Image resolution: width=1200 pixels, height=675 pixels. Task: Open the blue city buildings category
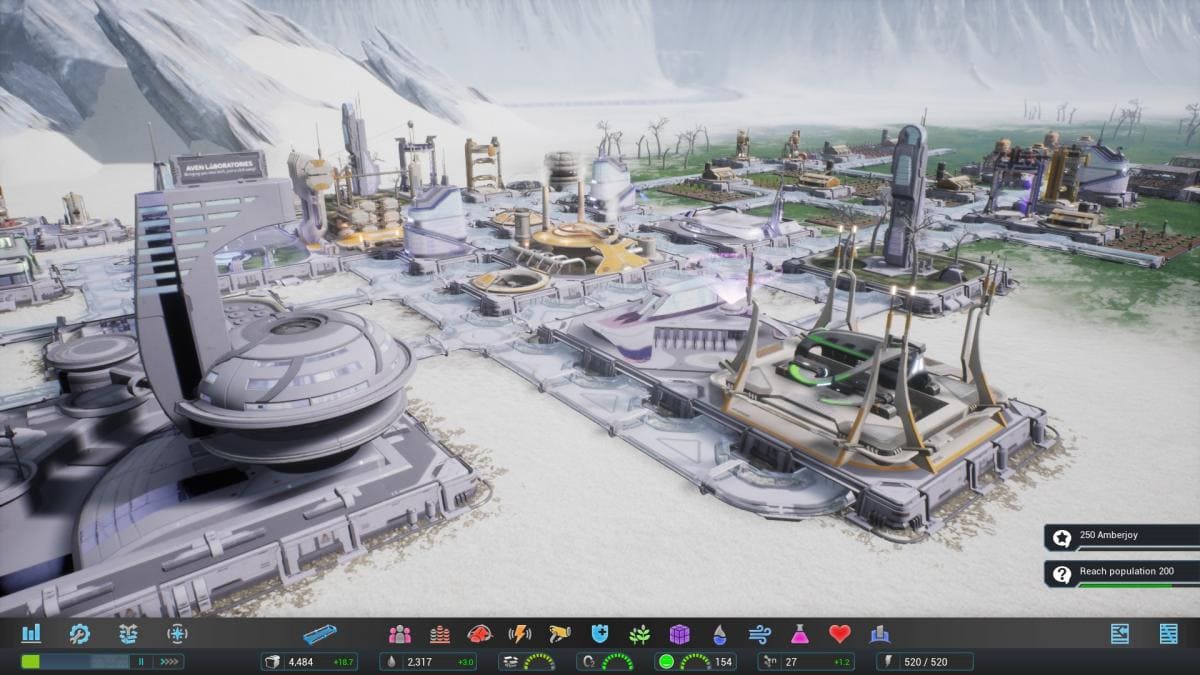tap(880, 634)
